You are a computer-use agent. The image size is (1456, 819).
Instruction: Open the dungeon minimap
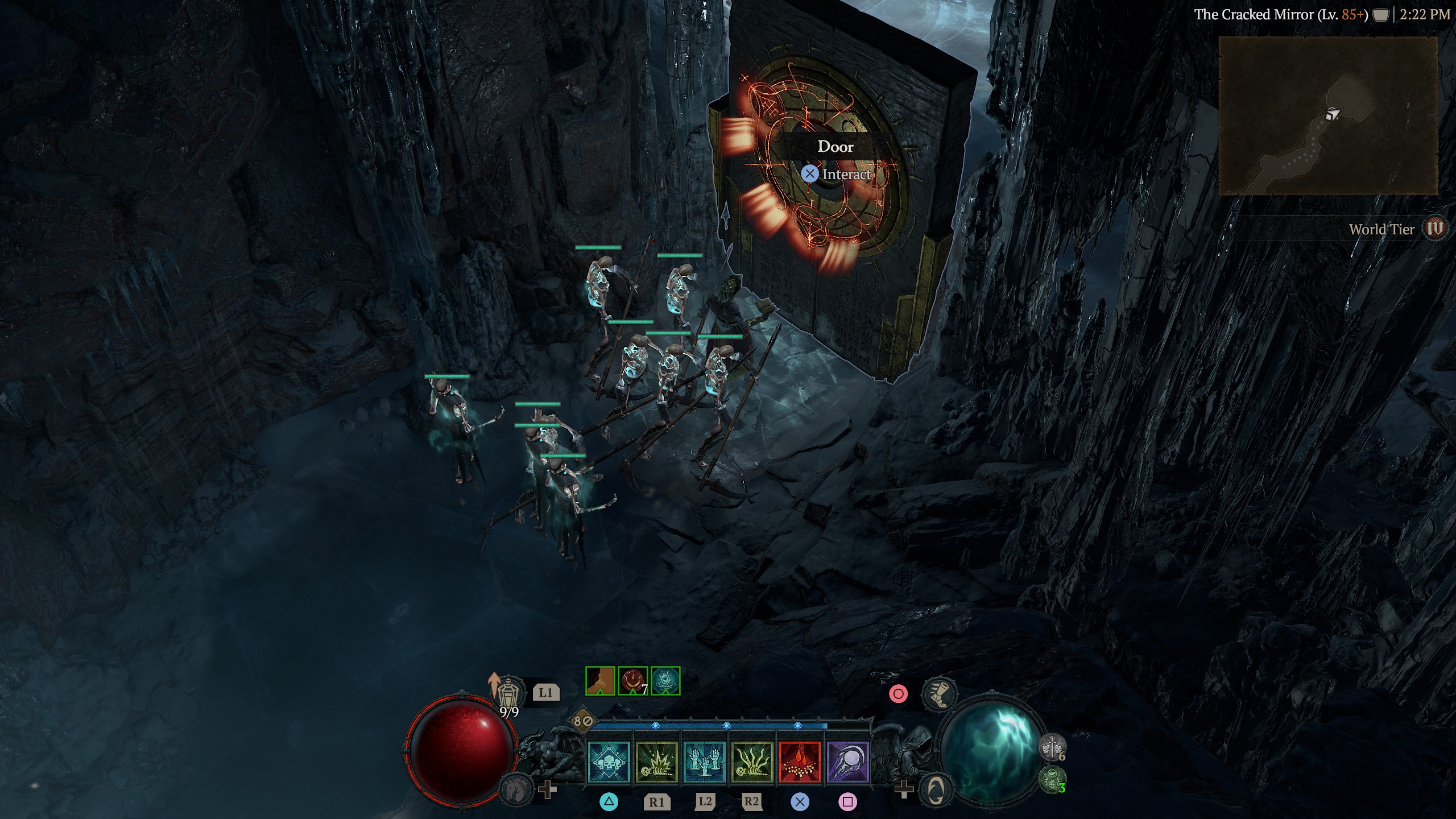click(1328, 116)
